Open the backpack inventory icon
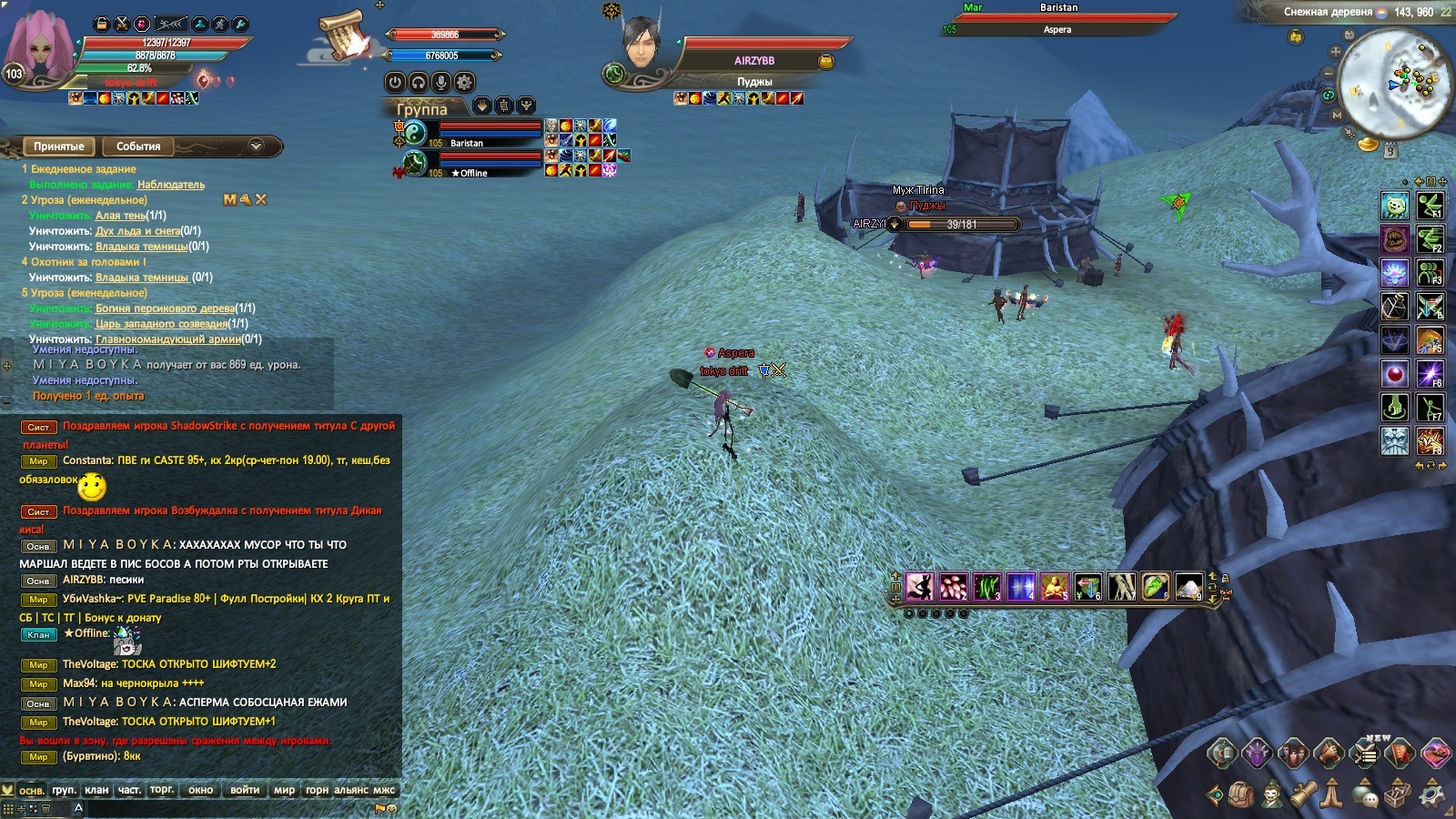This screenshot has height=819, width=1456. click(1241, 794)
